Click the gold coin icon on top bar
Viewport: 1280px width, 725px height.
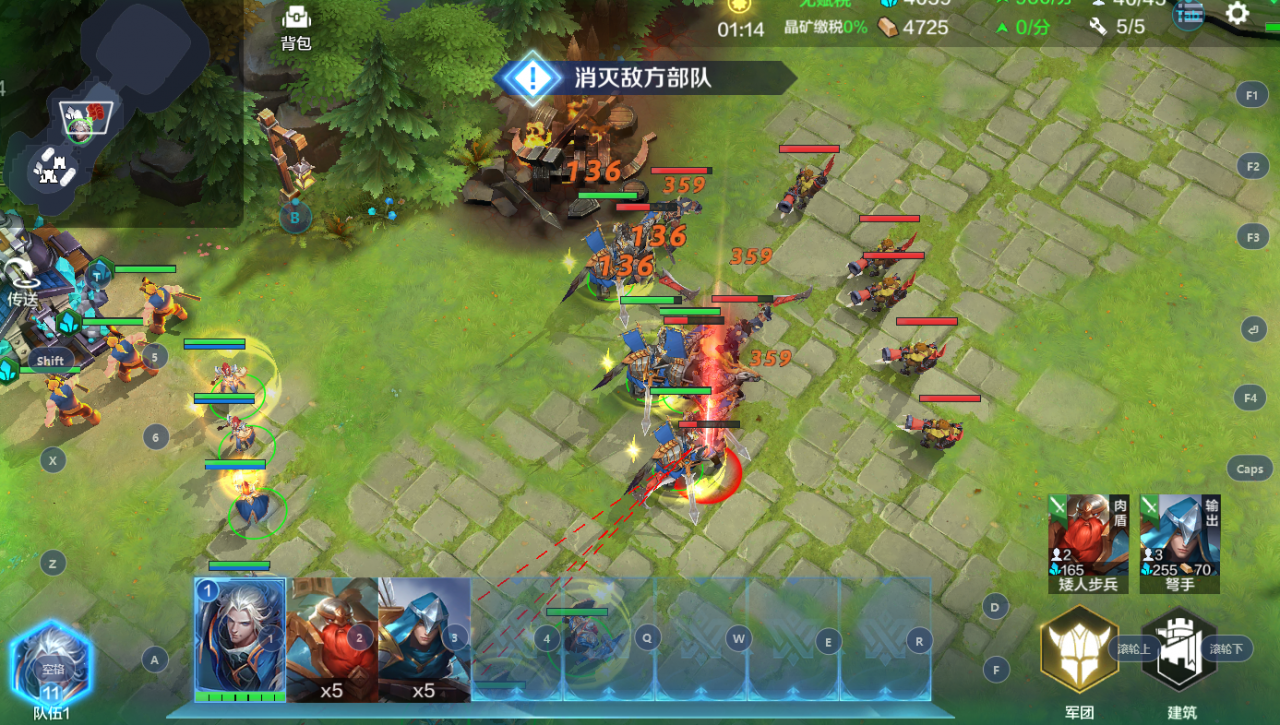[x=738, y=5]
